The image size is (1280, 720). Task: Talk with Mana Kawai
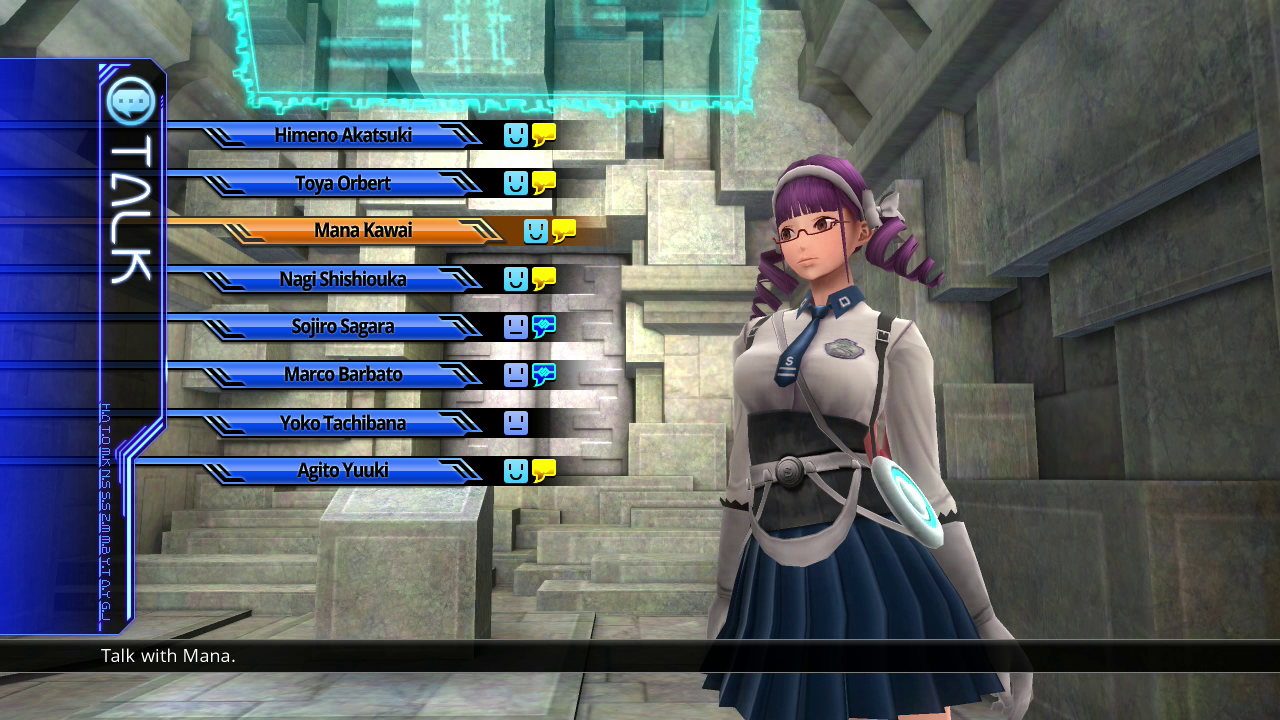click(362, 231)
